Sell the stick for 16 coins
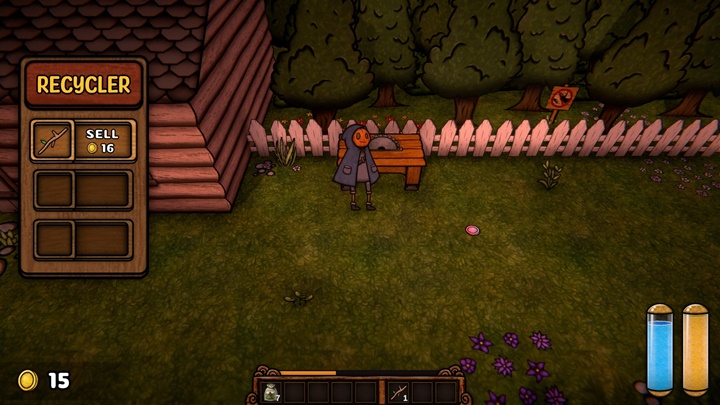Viewport: 720px width, 405px height. [102, 140]
